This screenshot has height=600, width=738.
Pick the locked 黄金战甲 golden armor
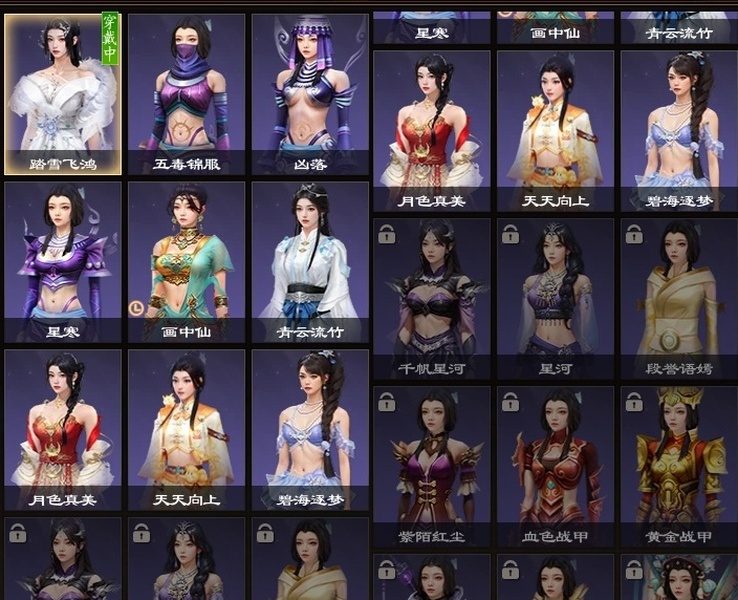click(x=679, y=466)
